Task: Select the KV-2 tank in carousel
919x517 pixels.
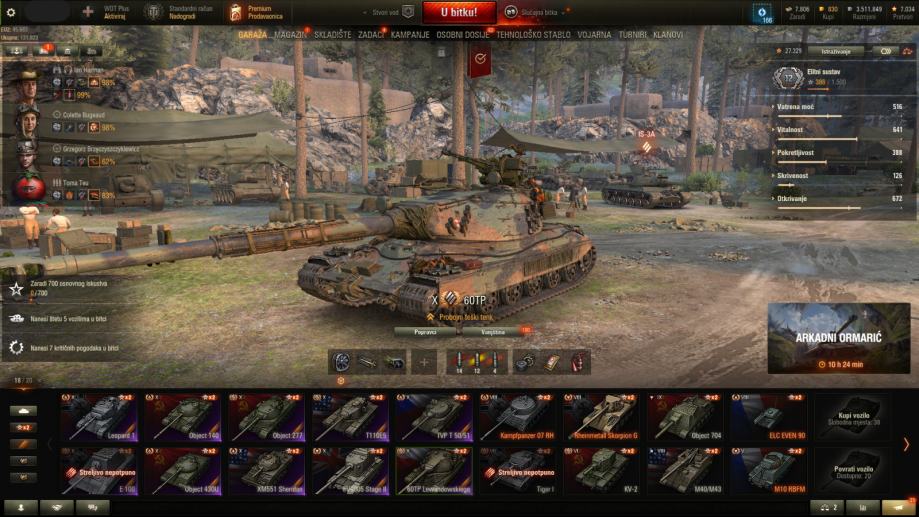Action: [603, 469]
